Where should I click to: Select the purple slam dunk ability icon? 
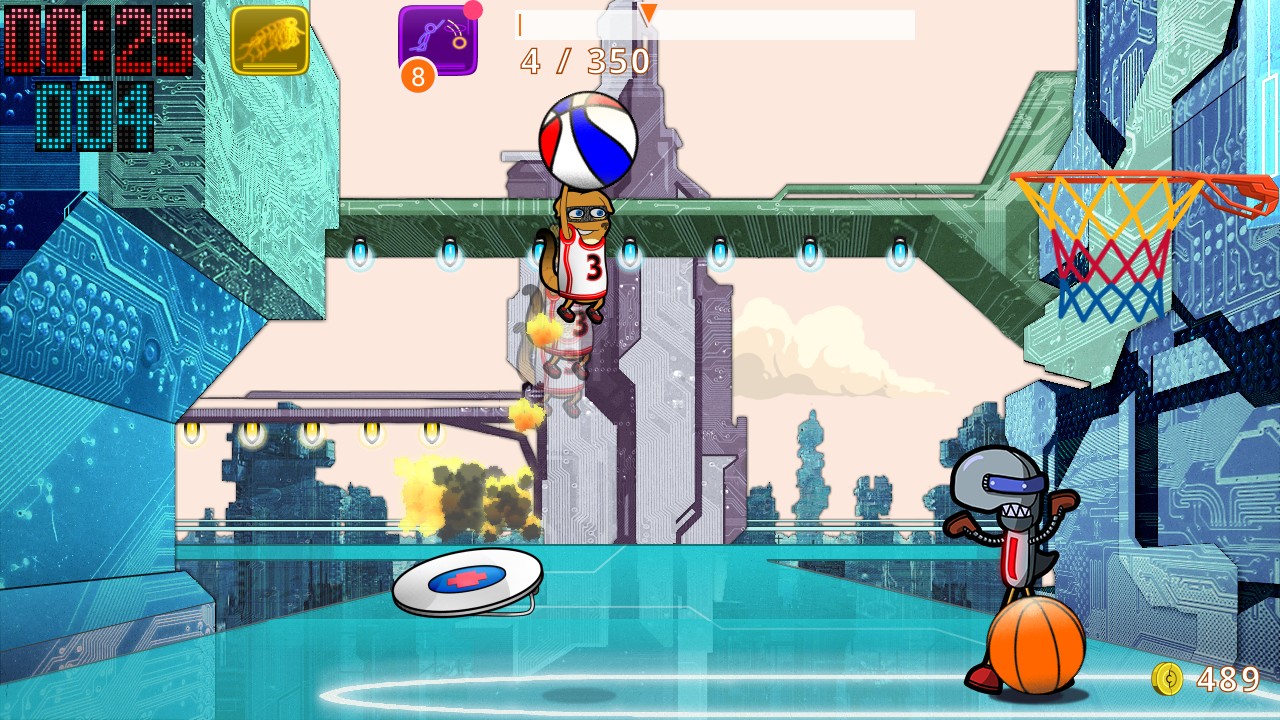438,40
